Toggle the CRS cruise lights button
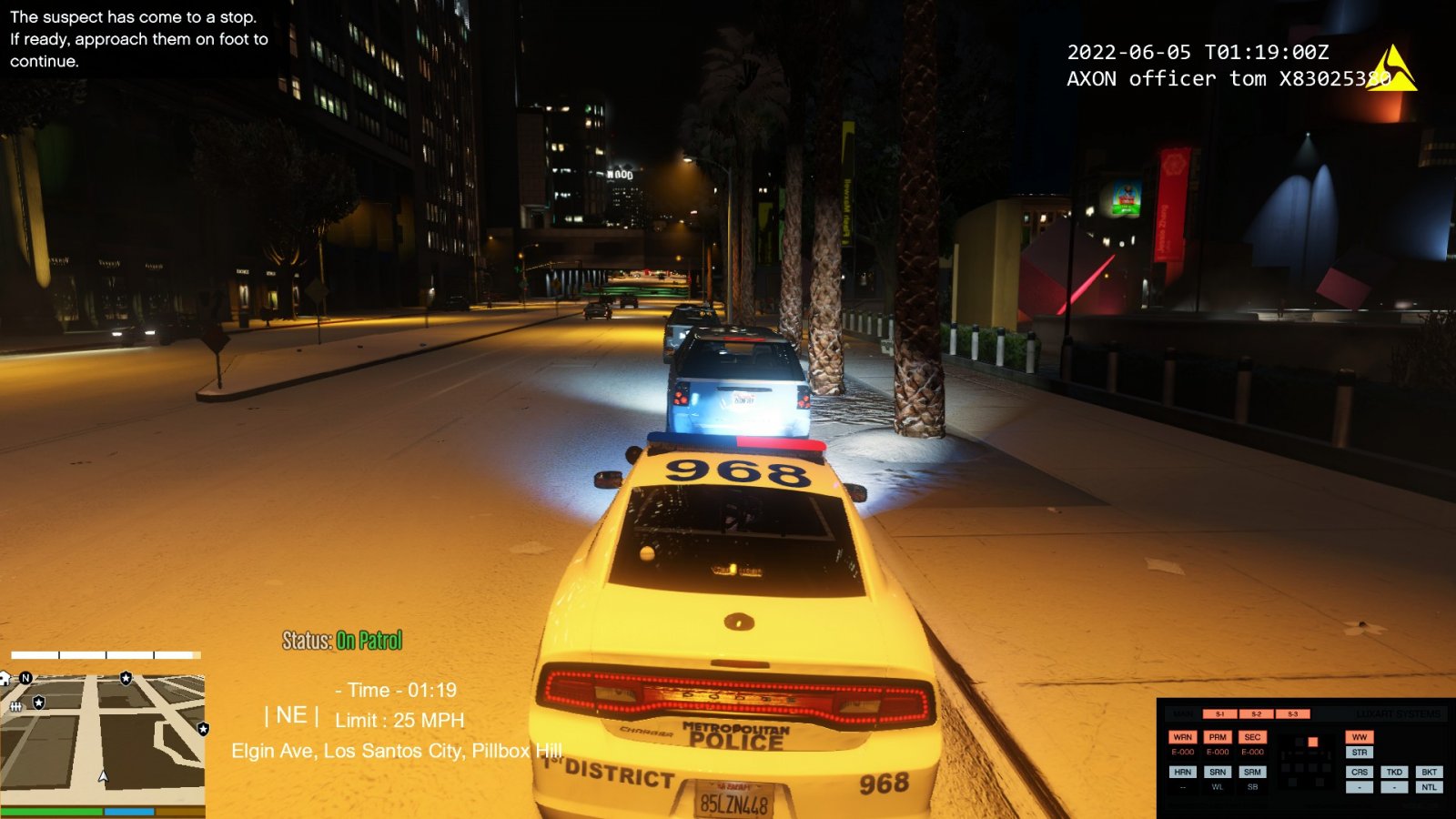Screen dimensions: 1456x819 pyautogui.click(x=1360, y=772)
